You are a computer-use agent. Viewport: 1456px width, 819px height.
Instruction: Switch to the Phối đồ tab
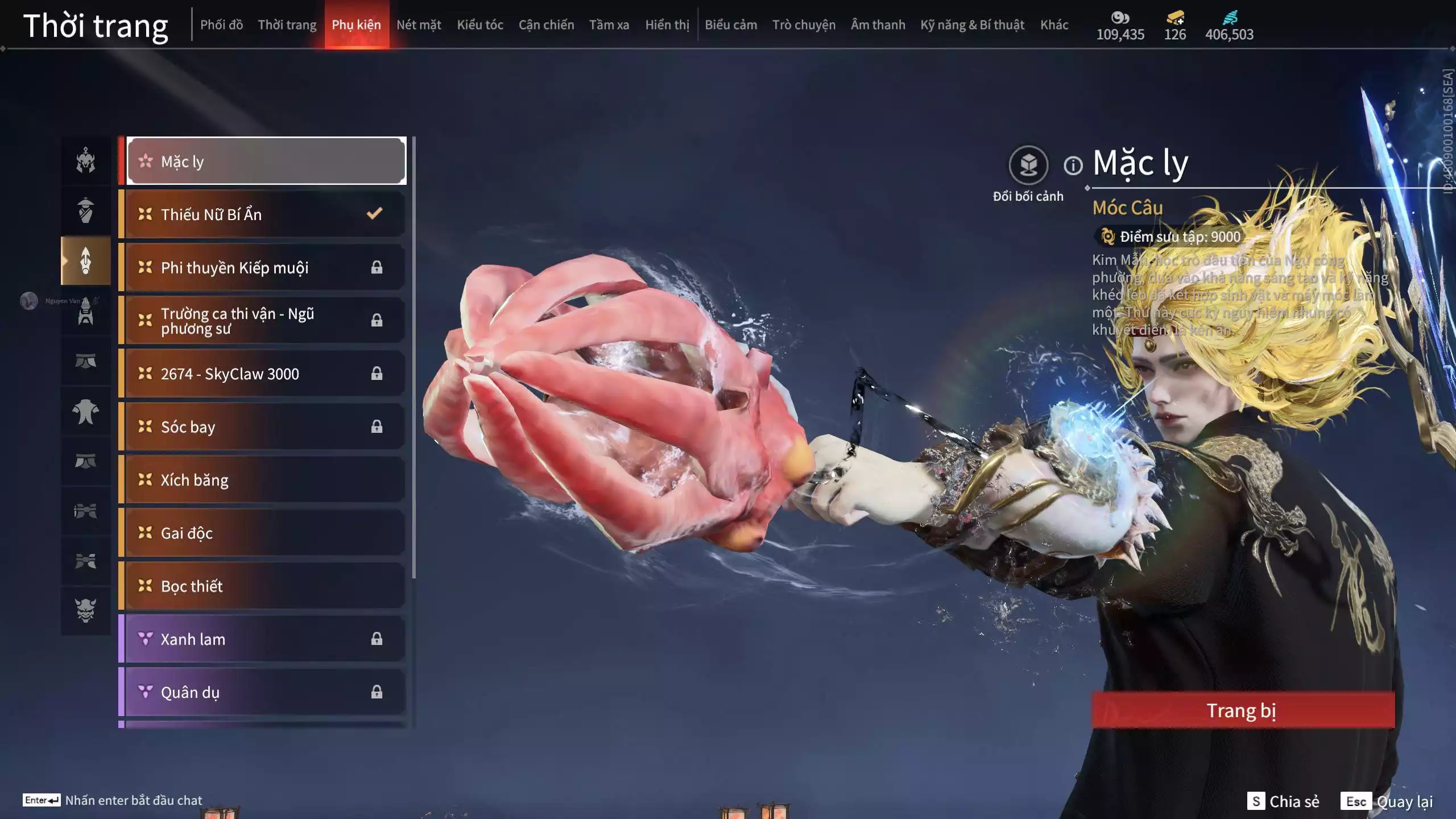(x=221, y=25)
